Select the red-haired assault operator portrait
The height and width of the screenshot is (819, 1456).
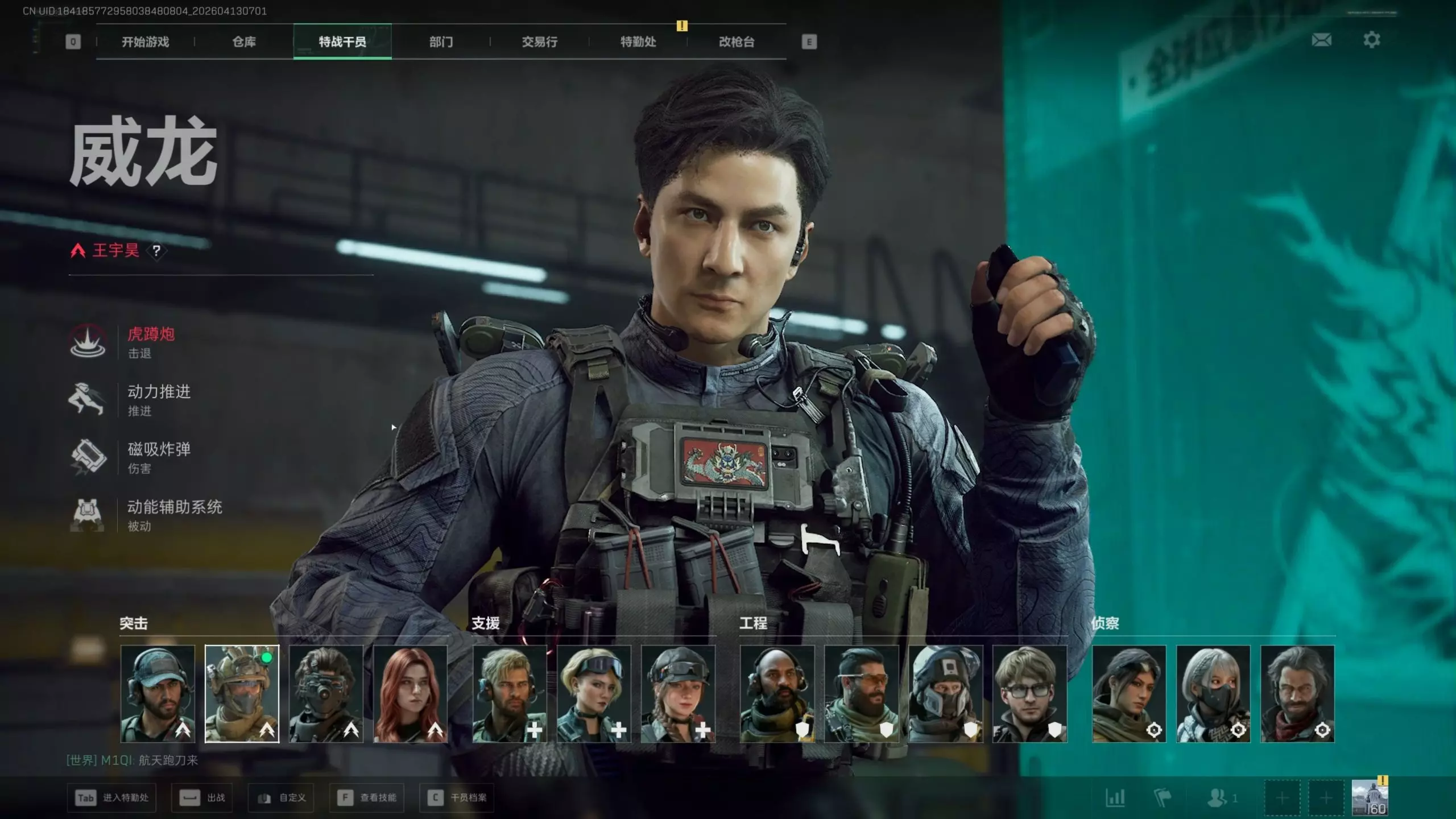(410, 693)
